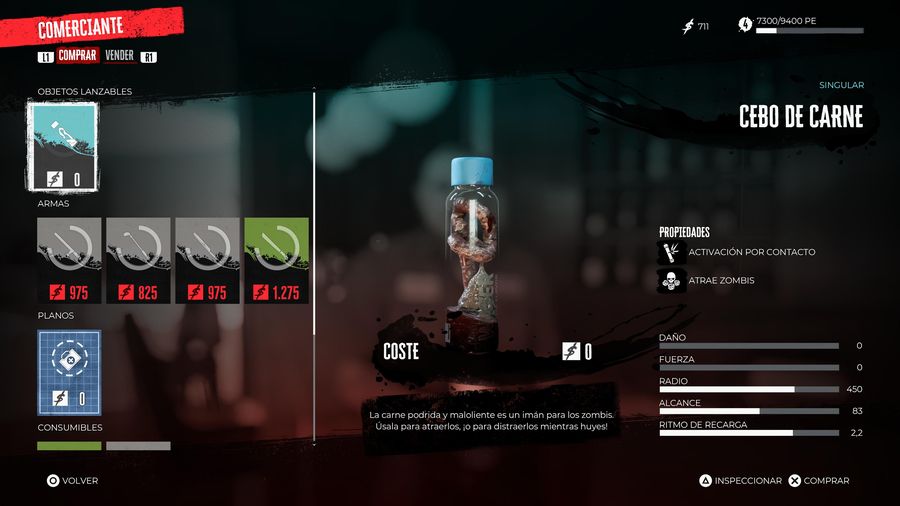
Task: Choose the weapon priced at 825
Action: 138,260
